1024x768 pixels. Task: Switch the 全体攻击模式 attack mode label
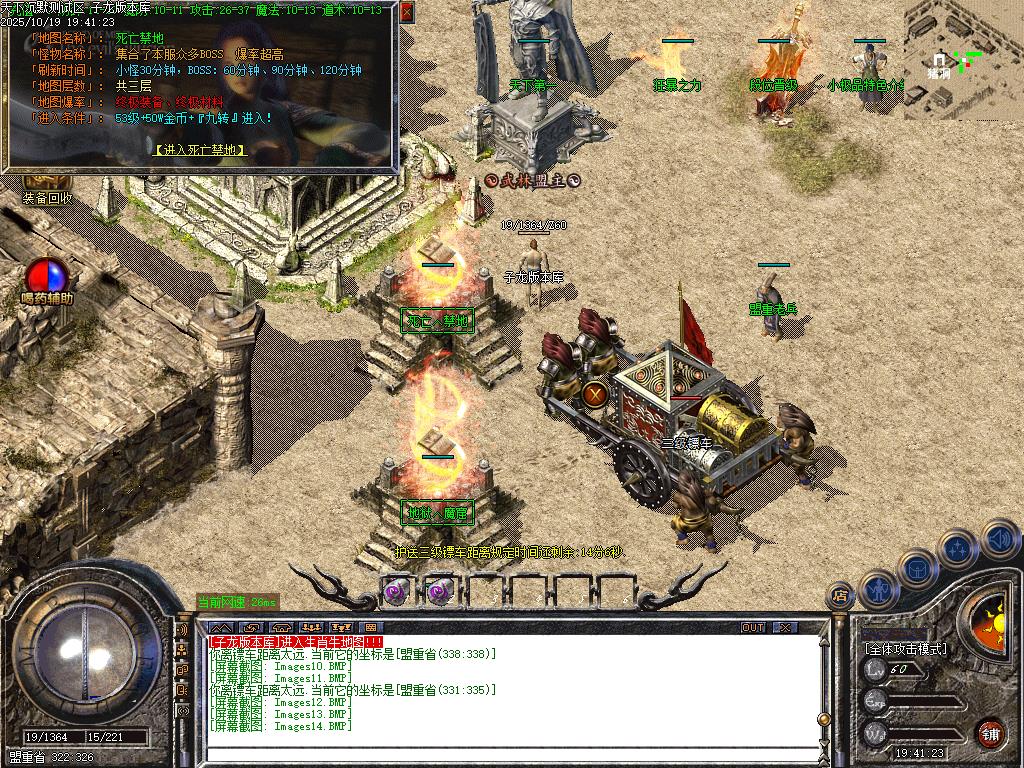(905, 648)
